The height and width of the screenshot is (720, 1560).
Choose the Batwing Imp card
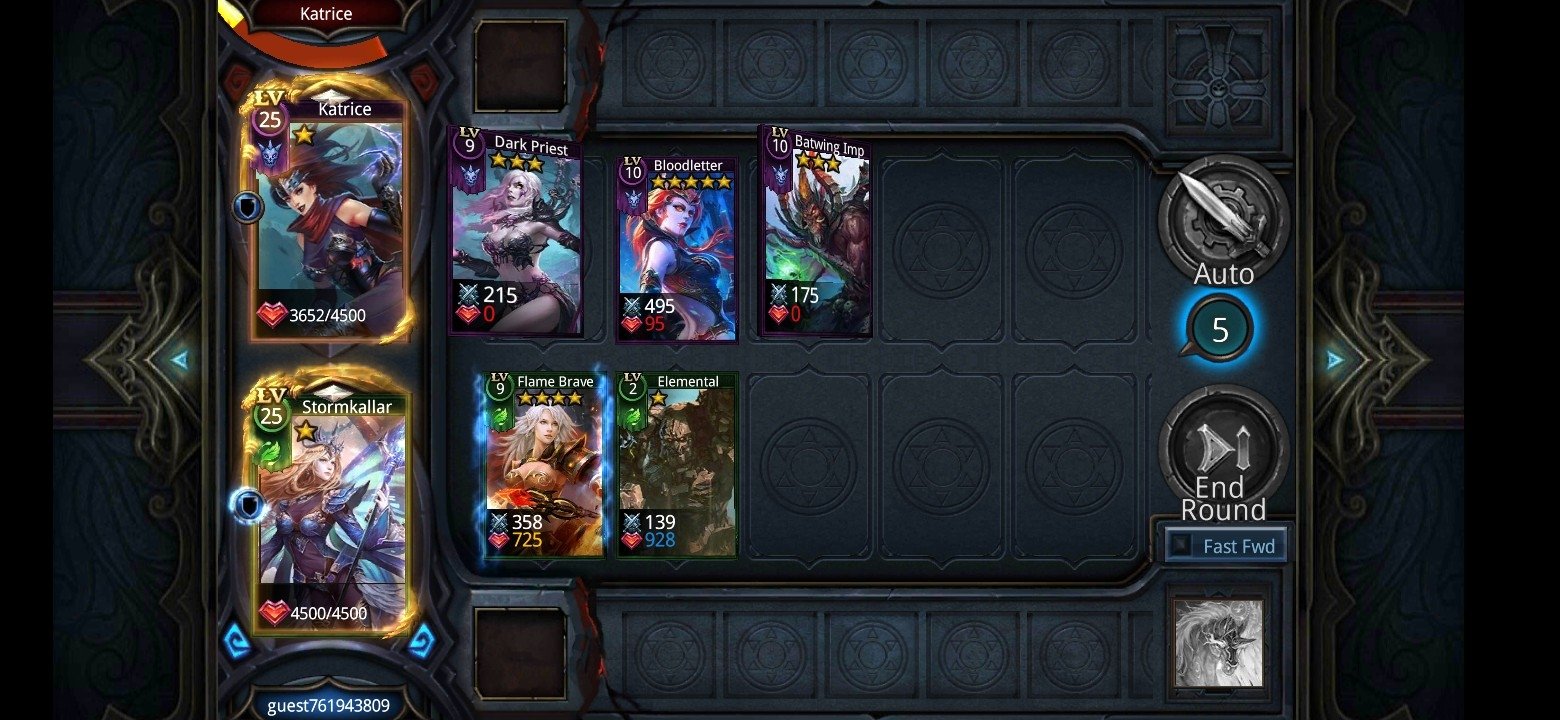[817, 232]
